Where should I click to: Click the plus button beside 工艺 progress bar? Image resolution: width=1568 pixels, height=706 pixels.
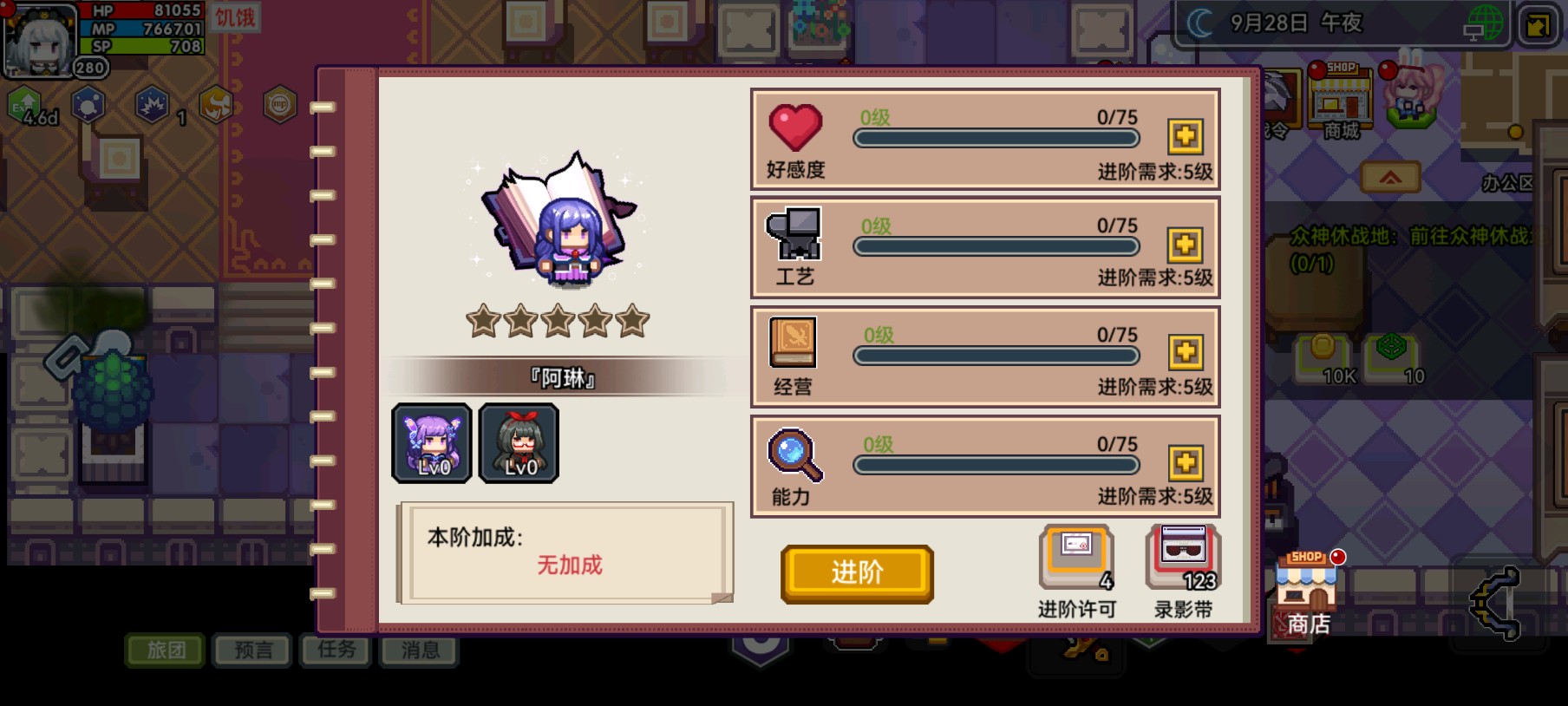pyautogui.click(x=1186, y=245)
